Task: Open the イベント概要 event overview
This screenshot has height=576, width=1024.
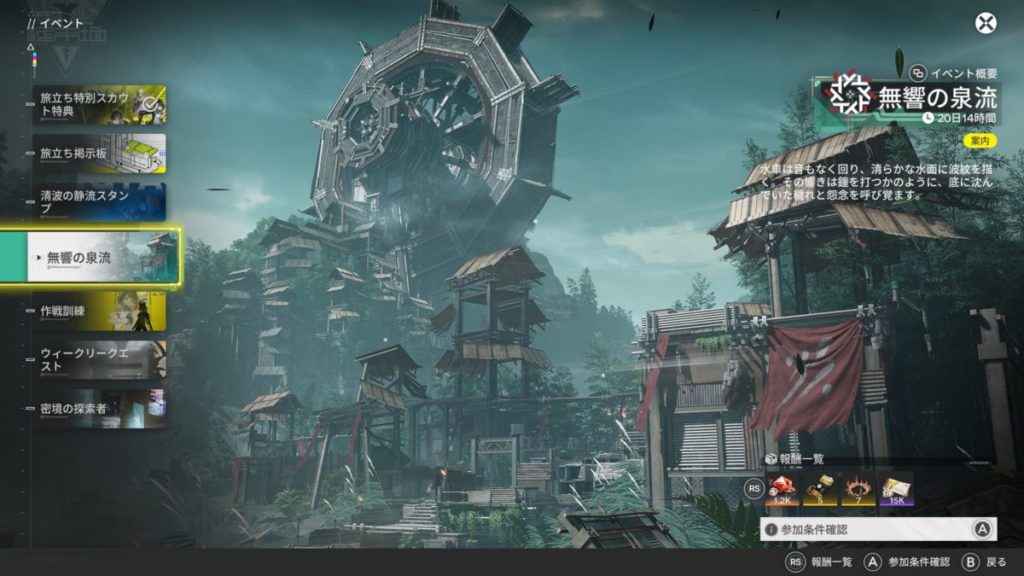Action: 954,72
